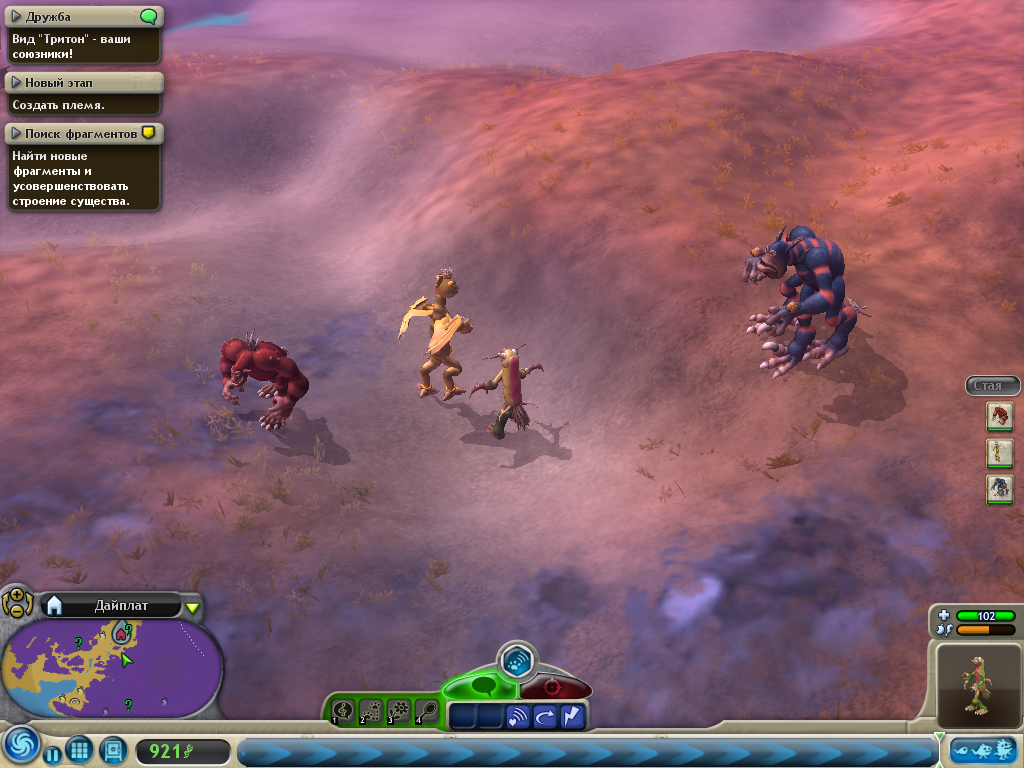Image resolution: width=1024 pixels, height=768 pixels.
Task: Switch to the red attack stance
Action: click(553, 689)
